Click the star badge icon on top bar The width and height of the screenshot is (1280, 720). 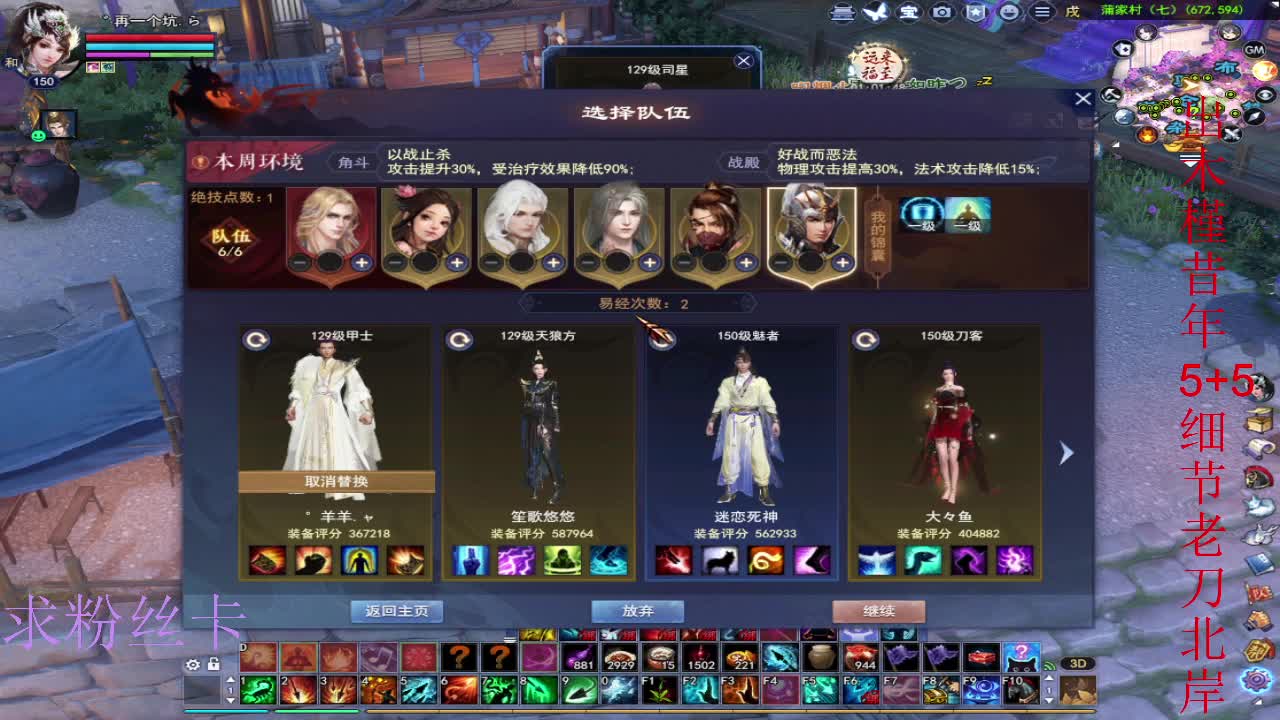coord(975,12)
